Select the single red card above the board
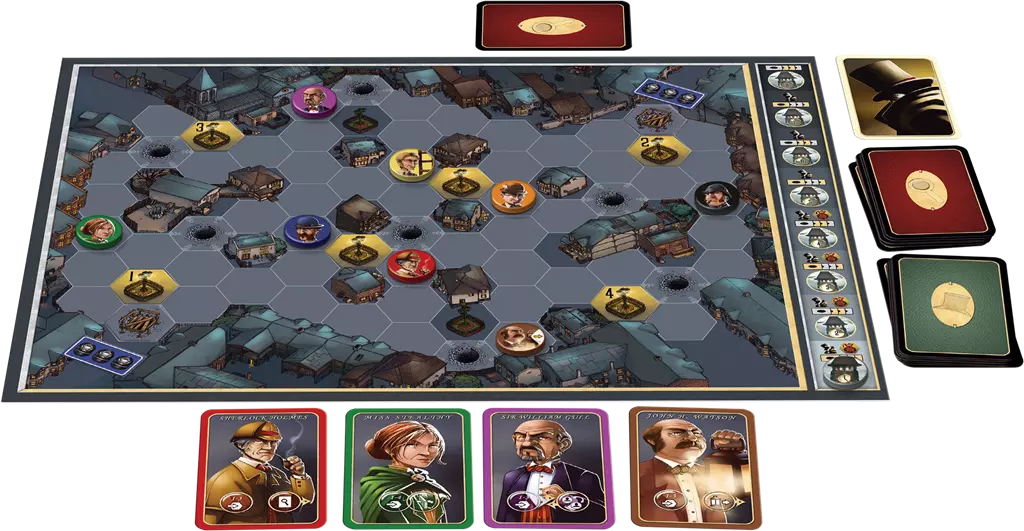1024x531 pixels. [x=554, y=26]
